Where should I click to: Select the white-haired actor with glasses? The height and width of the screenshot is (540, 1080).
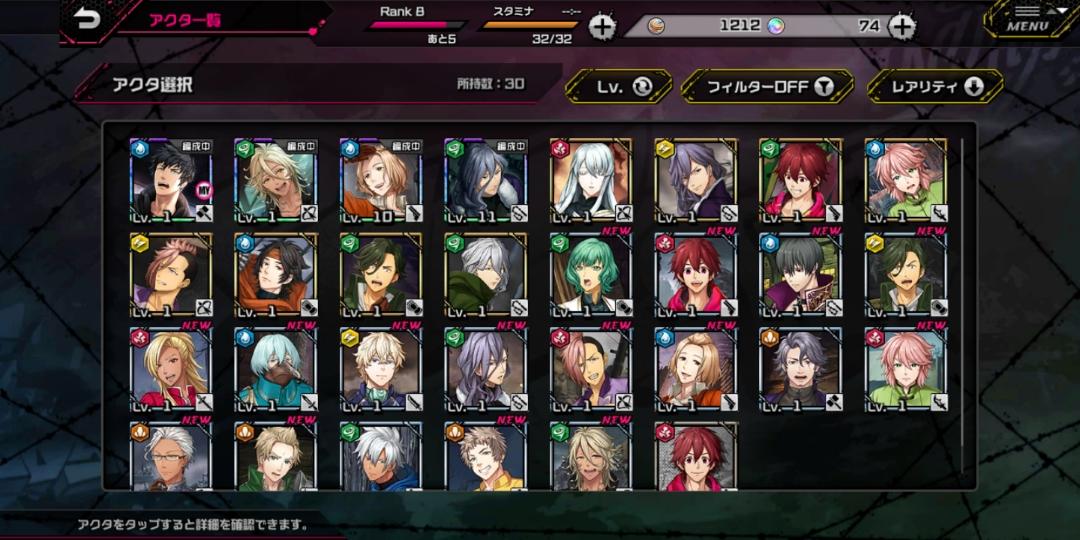point(171,456)
